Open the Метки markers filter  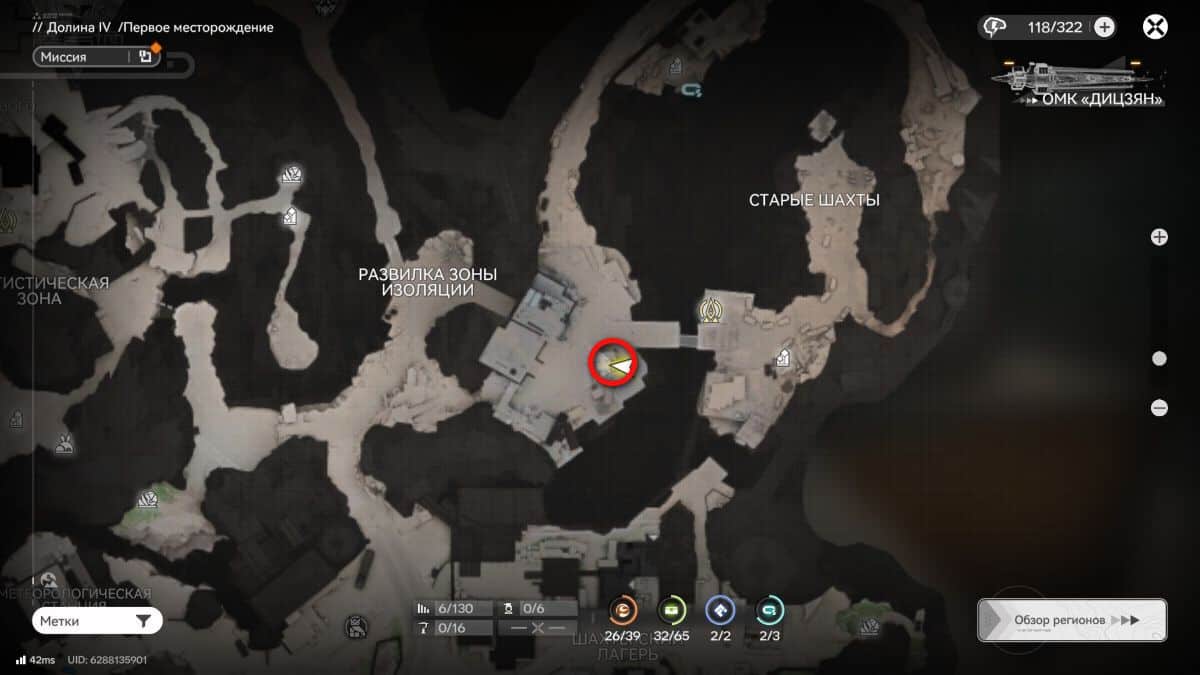[x=96, y=621]
